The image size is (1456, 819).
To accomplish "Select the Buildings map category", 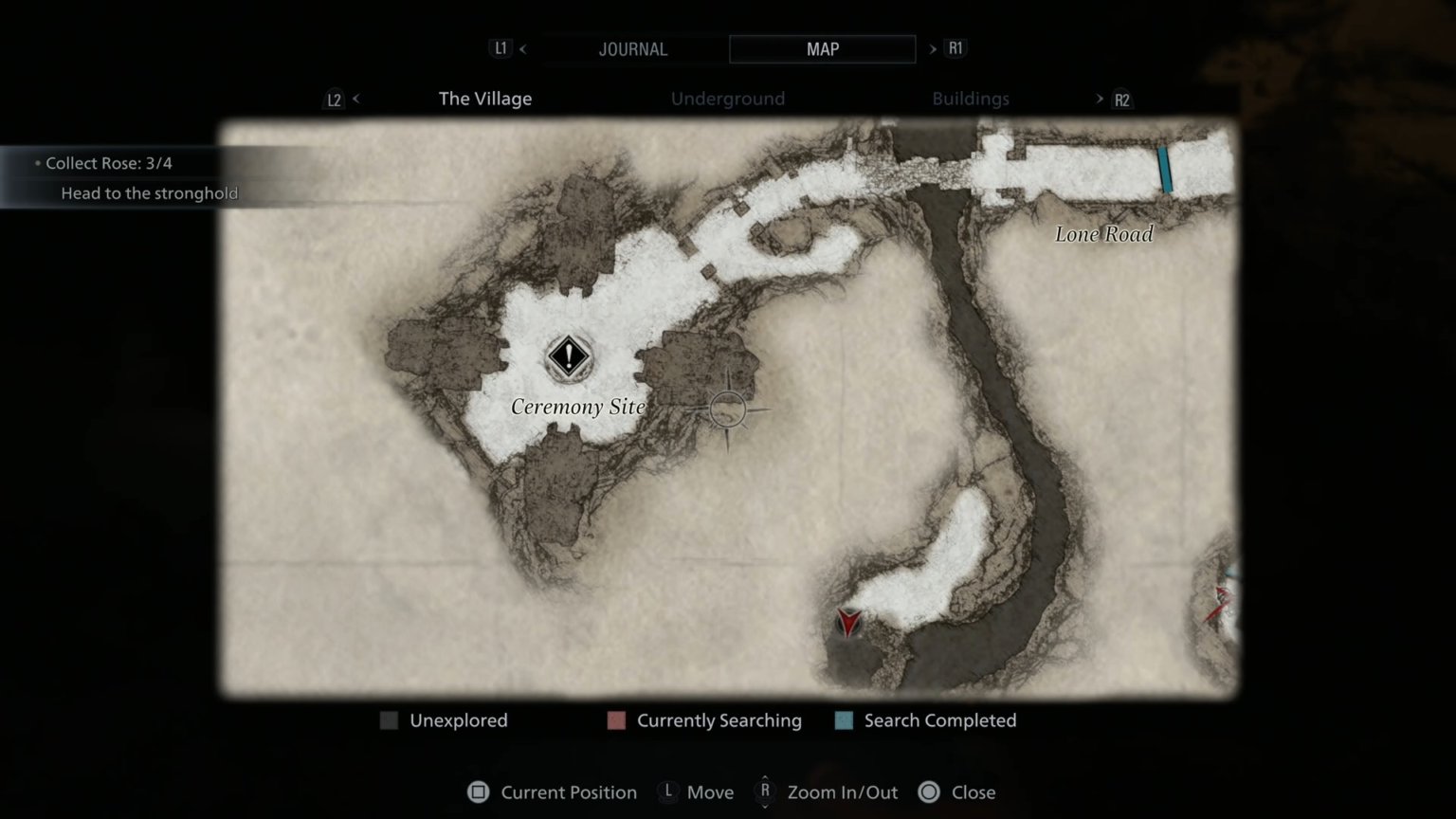I will [971, 98].
